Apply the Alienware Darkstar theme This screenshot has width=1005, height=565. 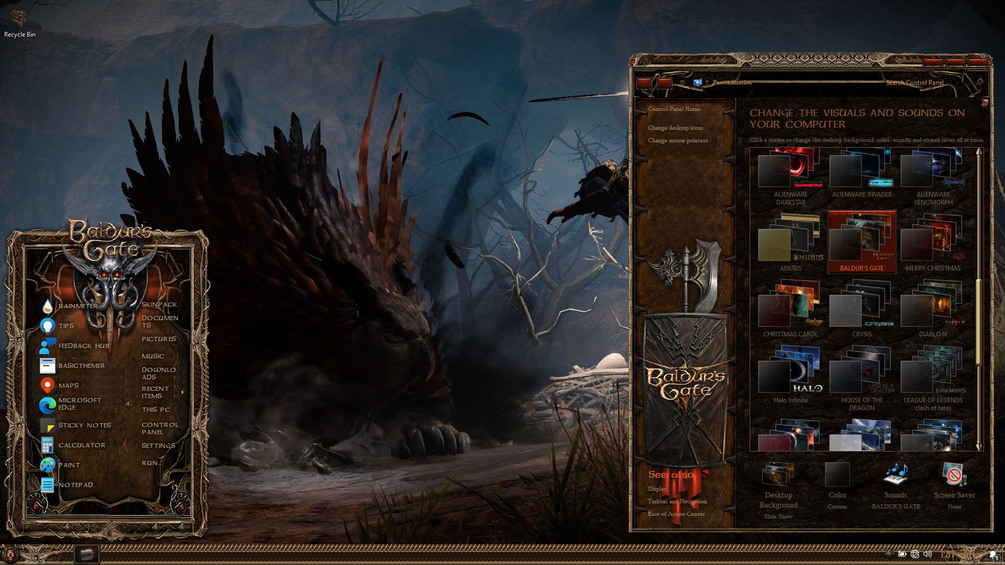pyautogui.click(x=790, y=171)
